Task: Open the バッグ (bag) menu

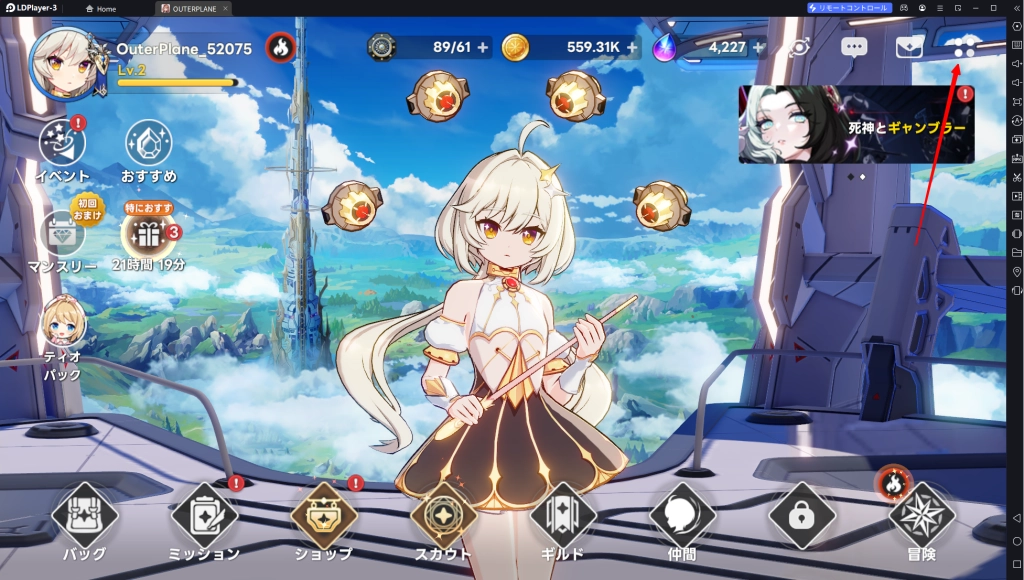Action: coord(85,517)
